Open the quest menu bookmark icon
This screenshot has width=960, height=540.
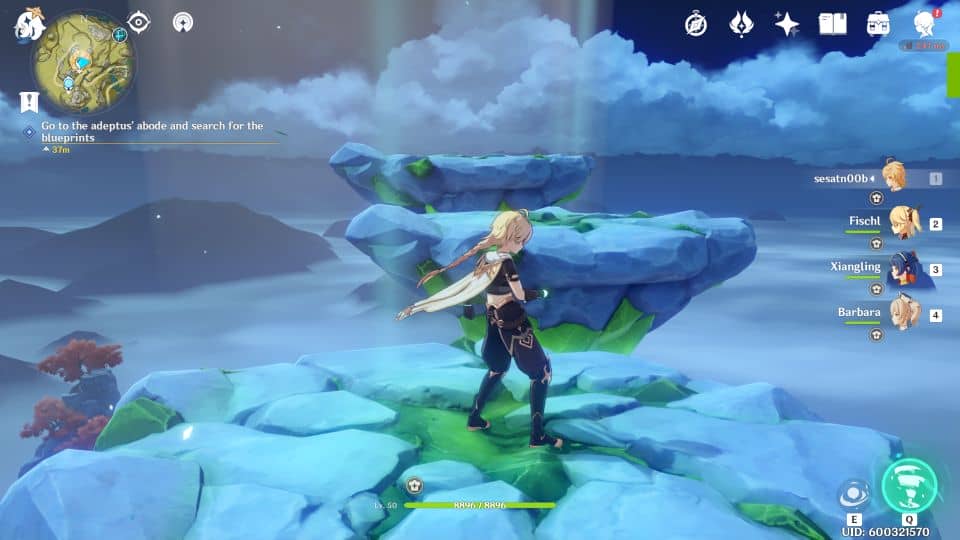coord(28,101)
